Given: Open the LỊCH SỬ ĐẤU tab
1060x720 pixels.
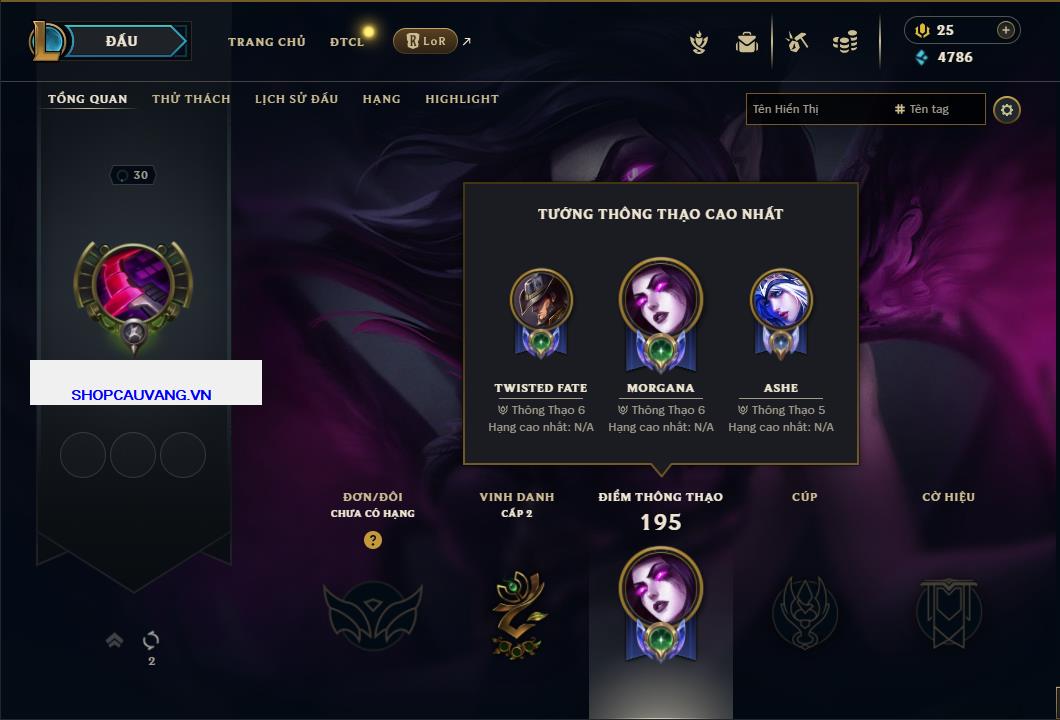Looking at the screenshot, I should pyautogui.click(x=296, y=99).
